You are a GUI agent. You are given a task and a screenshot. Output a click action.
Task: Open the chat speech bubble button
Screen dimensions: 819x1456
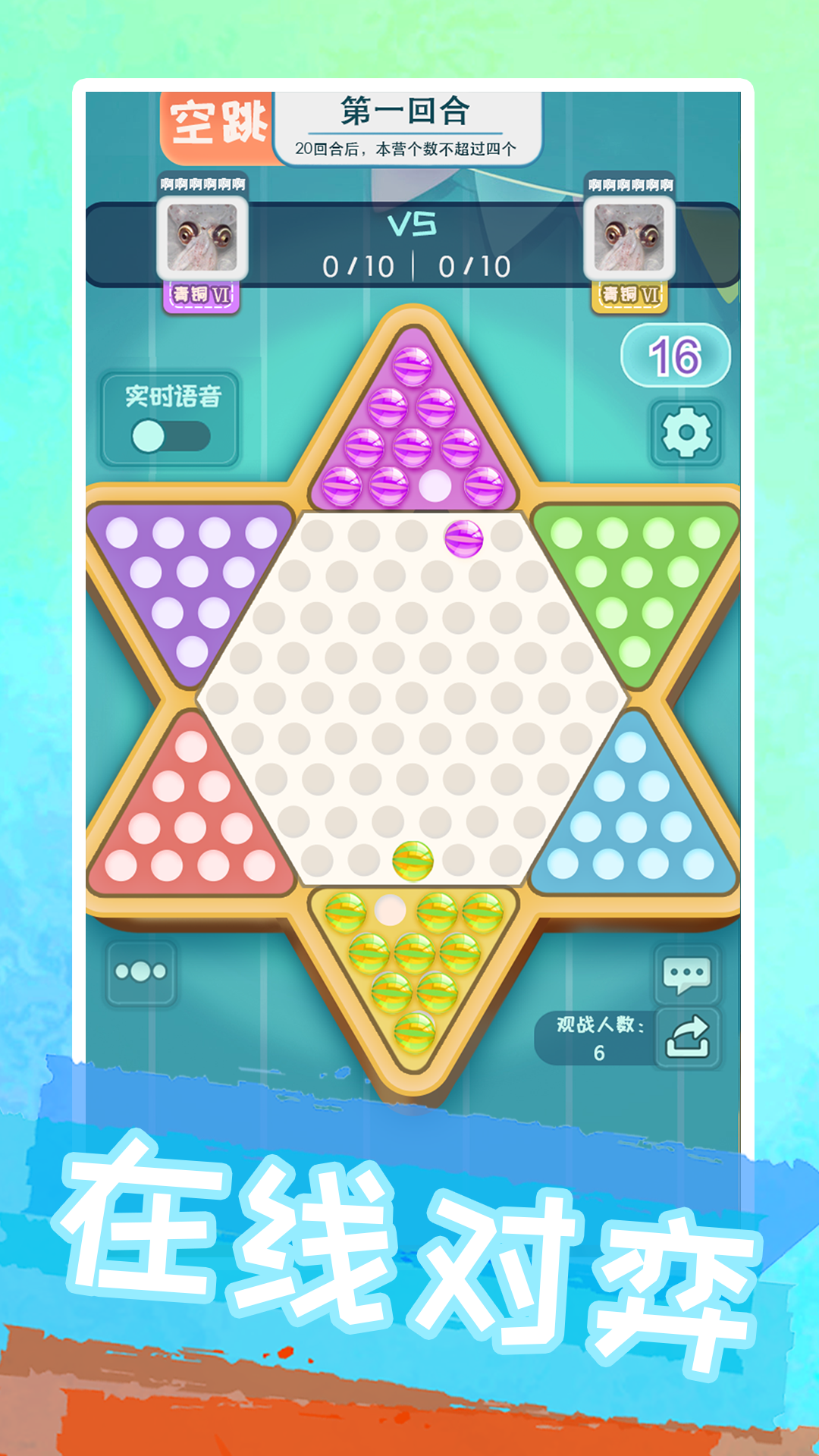coord(686,975)
